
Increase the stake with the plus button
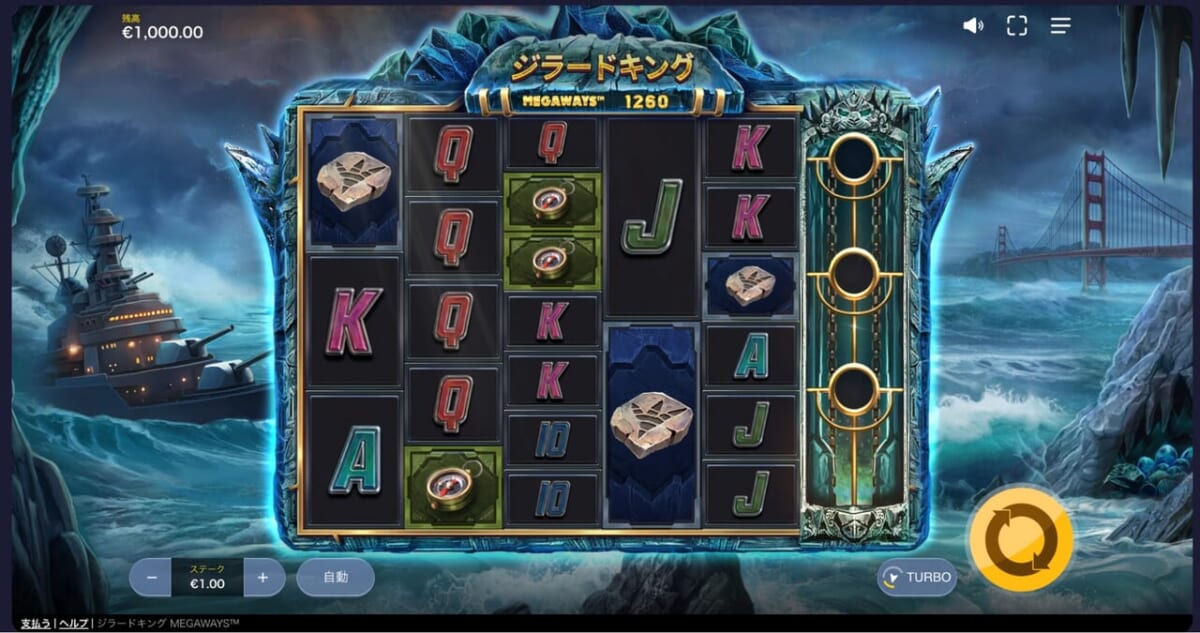point(263,577)
